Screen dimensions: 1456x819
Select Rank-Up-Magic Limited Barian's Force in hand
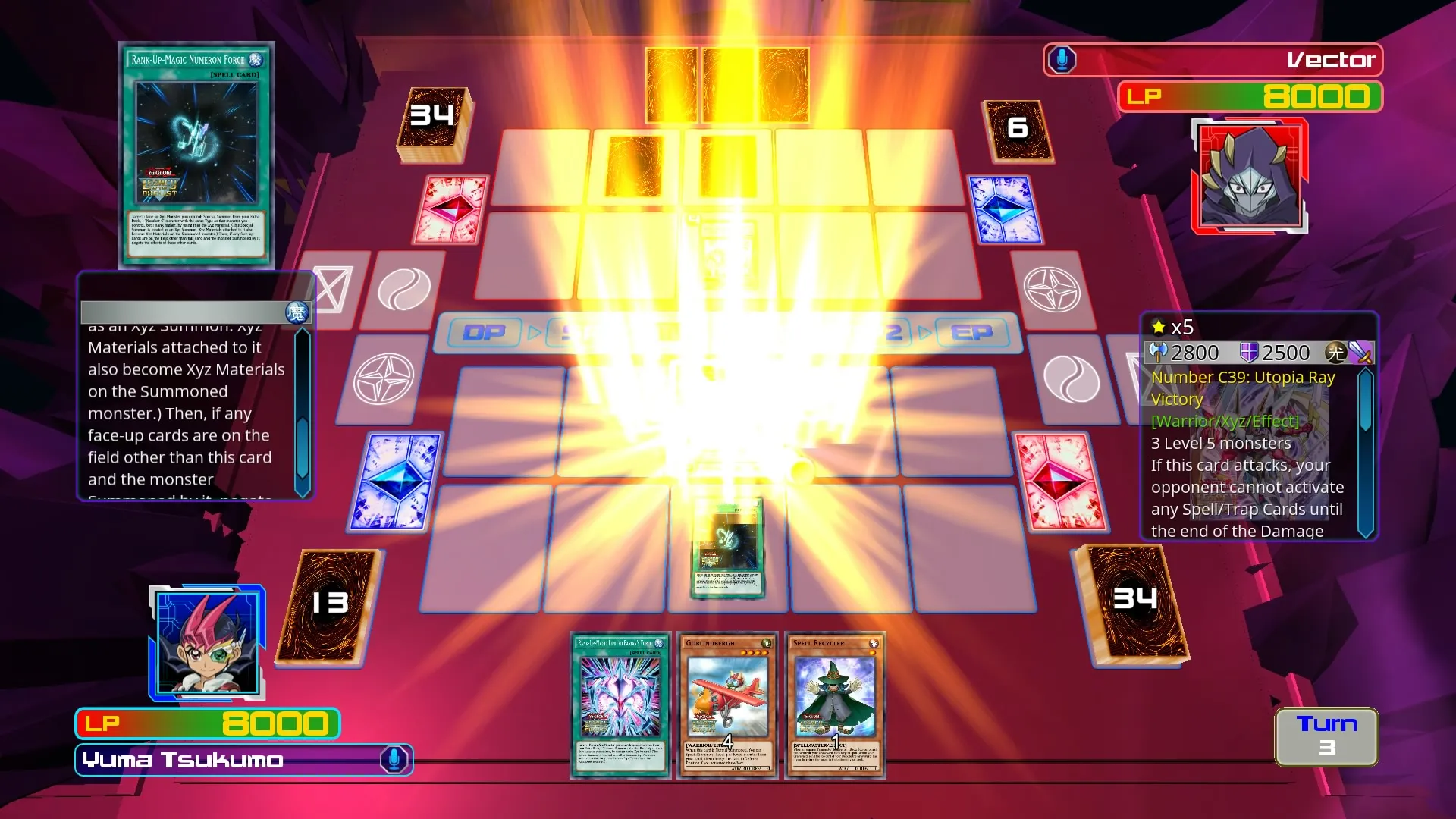click(x=620, y=705)
